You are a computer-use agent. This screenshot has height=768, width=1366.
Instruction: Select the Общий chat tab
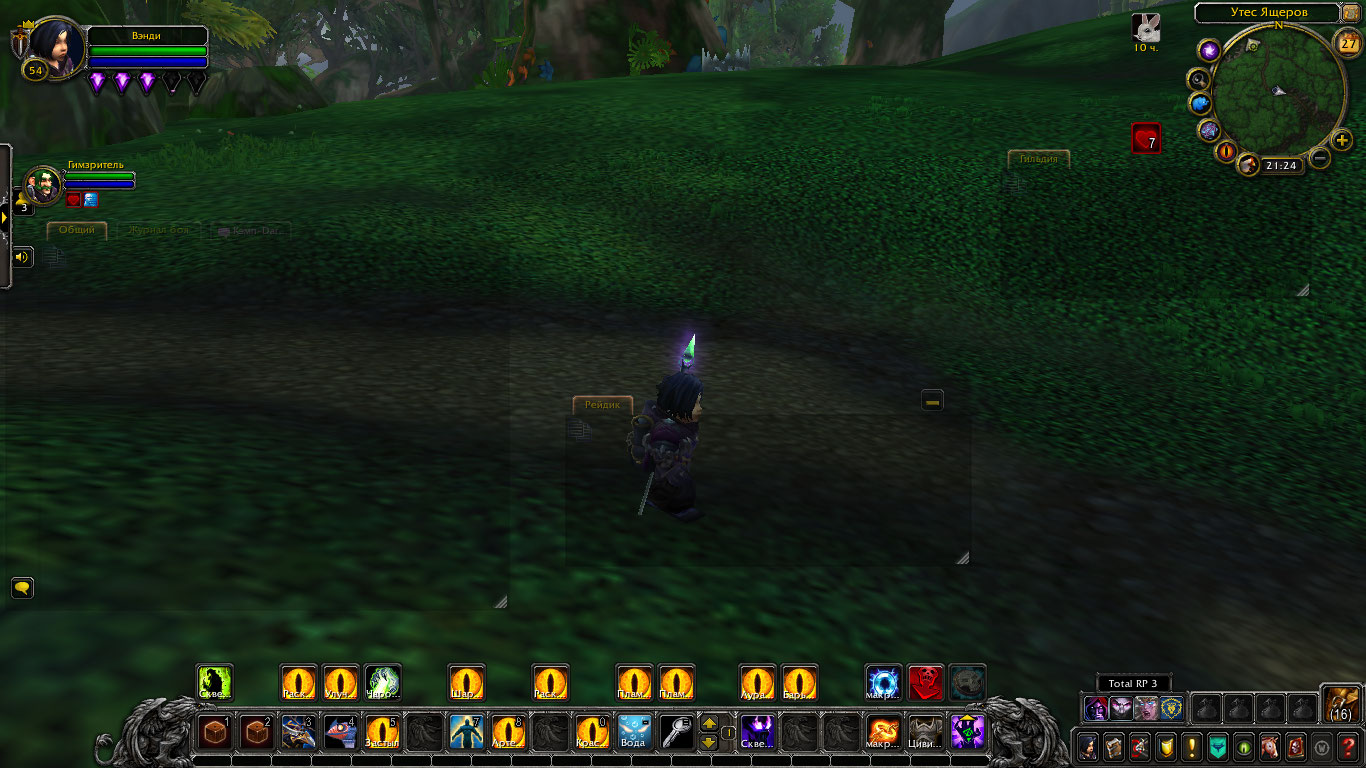point(77,230)
